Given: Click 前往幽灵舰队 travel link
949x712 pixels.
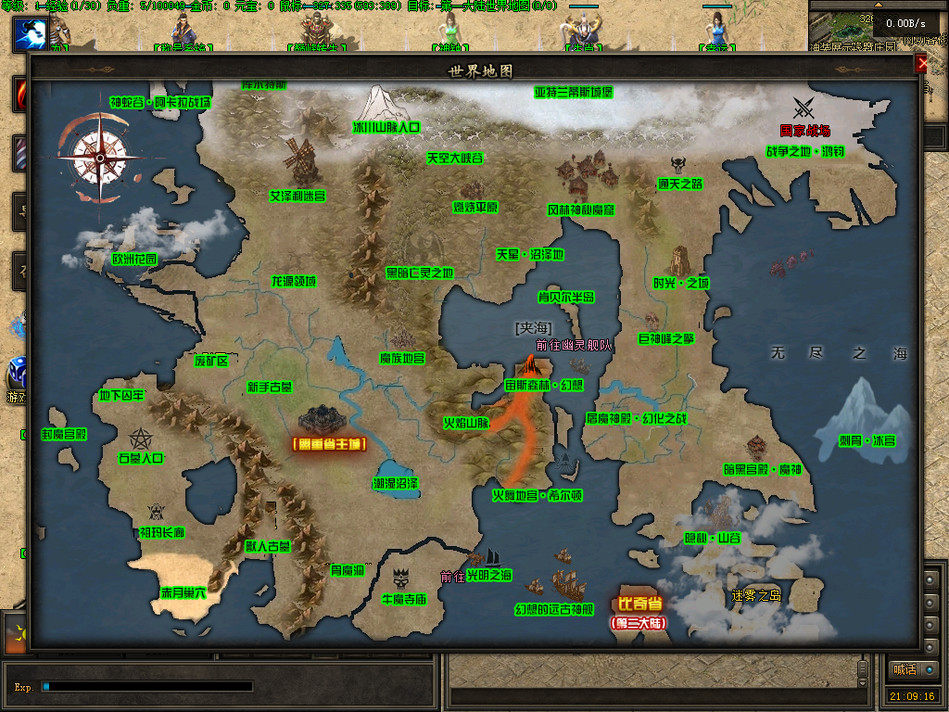Looking at the screenshot, I should point(573,344).
